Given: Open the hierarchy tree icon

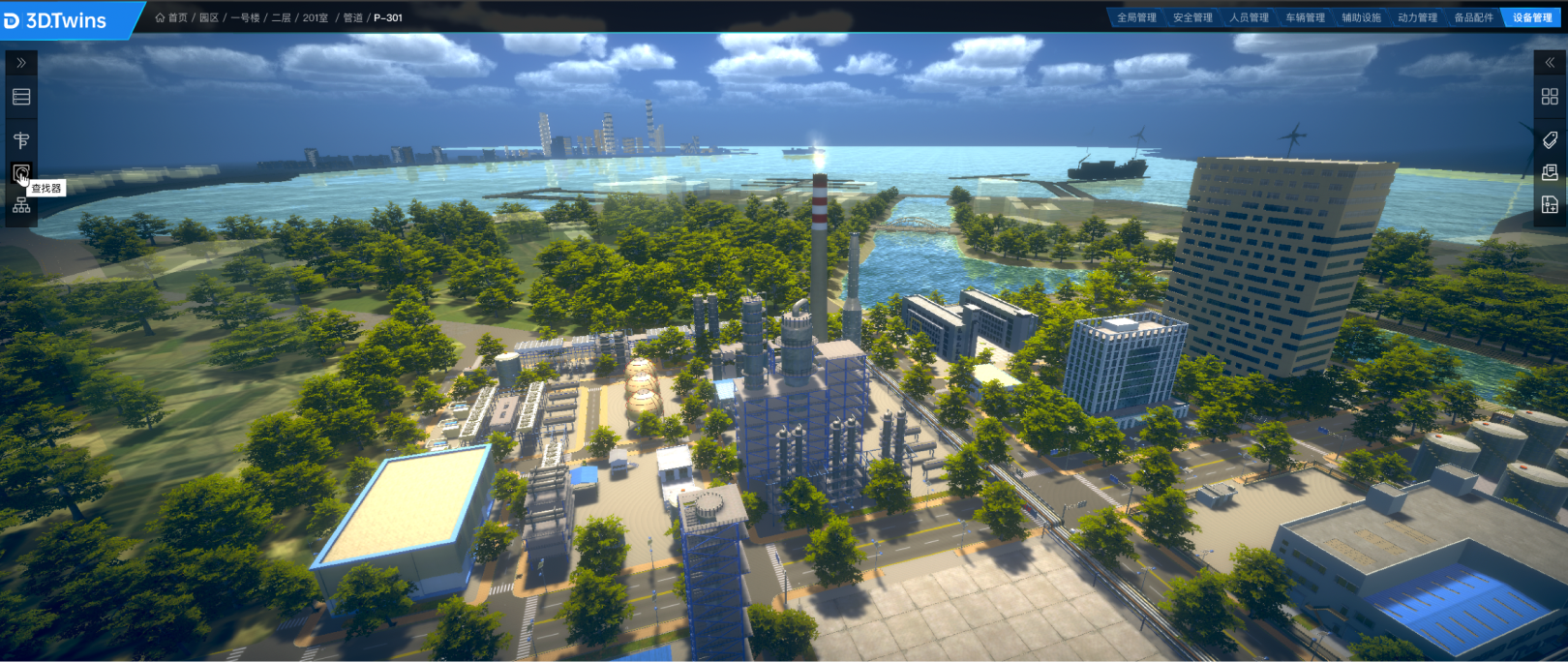Looking at the screenshot, I should pos(21,205).
